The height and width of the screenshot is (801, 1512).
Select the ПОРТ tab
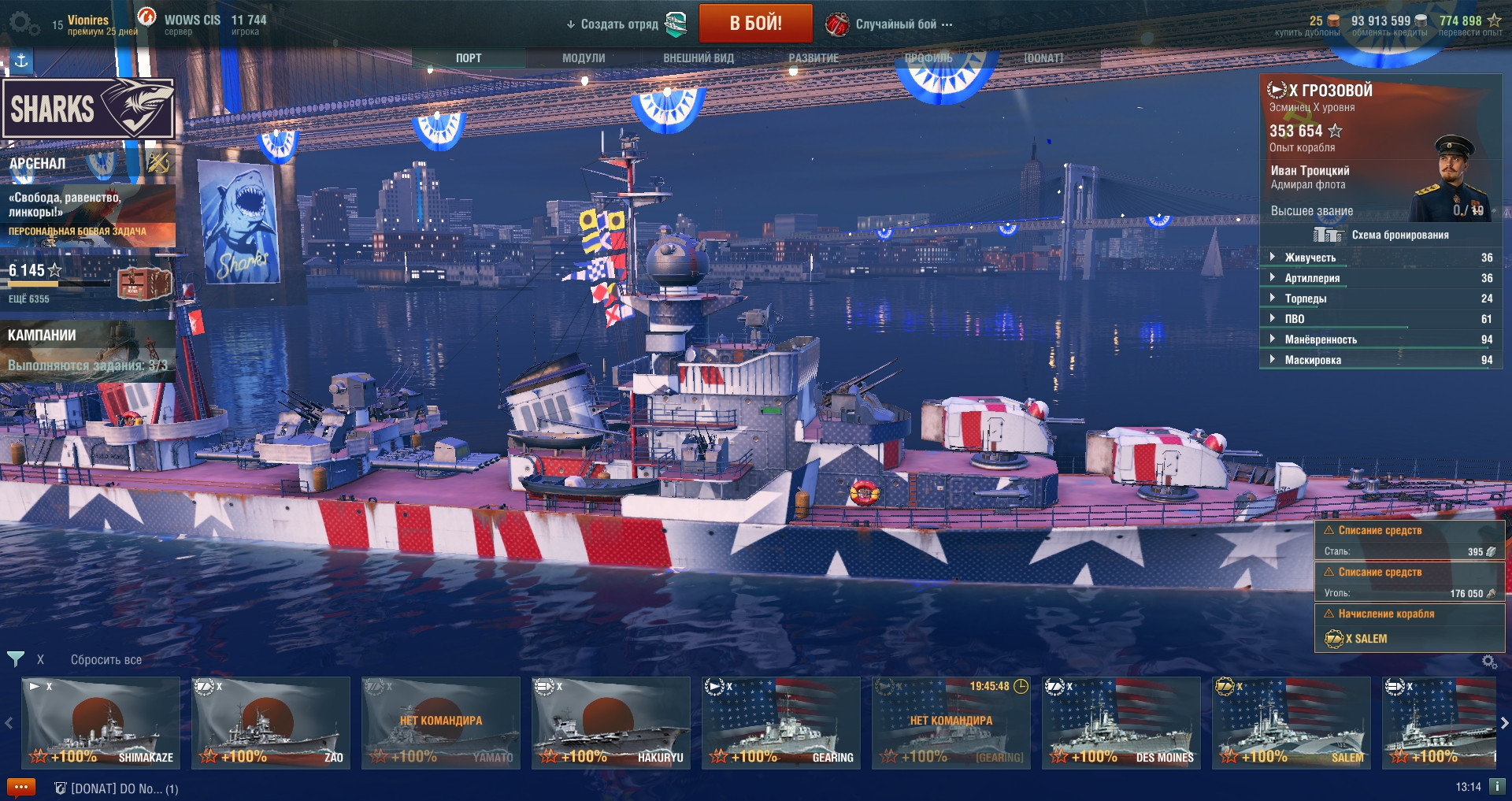[469, 58]
